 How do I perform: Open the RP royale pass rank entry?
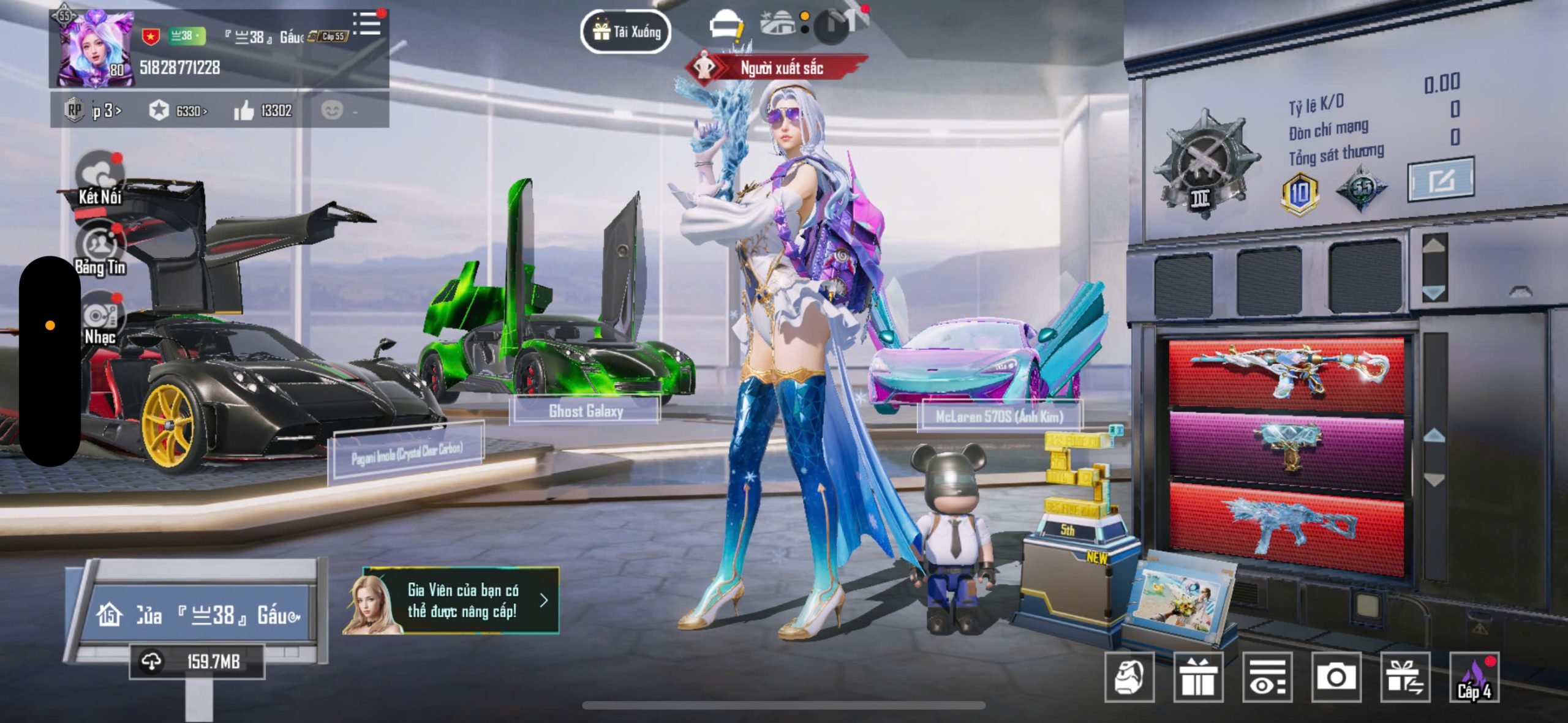click(x=93, y=111)
